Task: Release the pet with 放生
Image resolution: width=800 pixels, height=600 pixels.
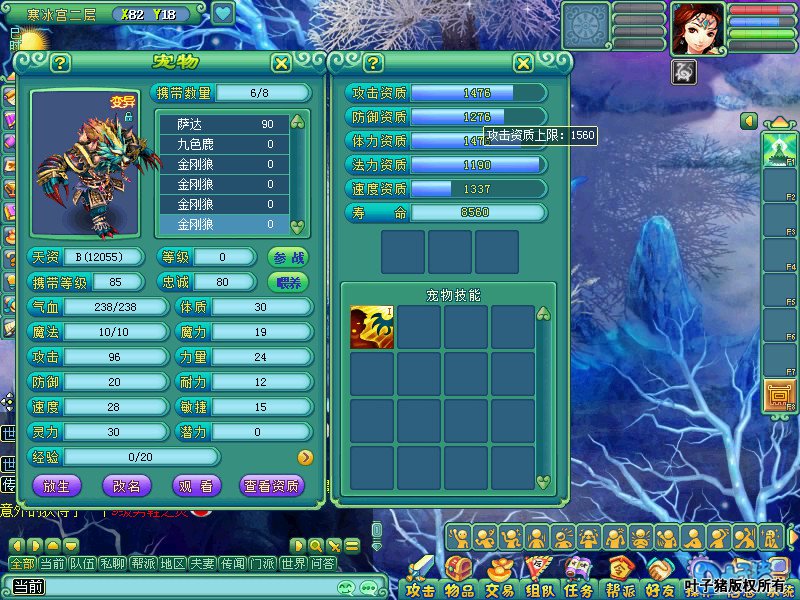Action: (x=57, y=486)
